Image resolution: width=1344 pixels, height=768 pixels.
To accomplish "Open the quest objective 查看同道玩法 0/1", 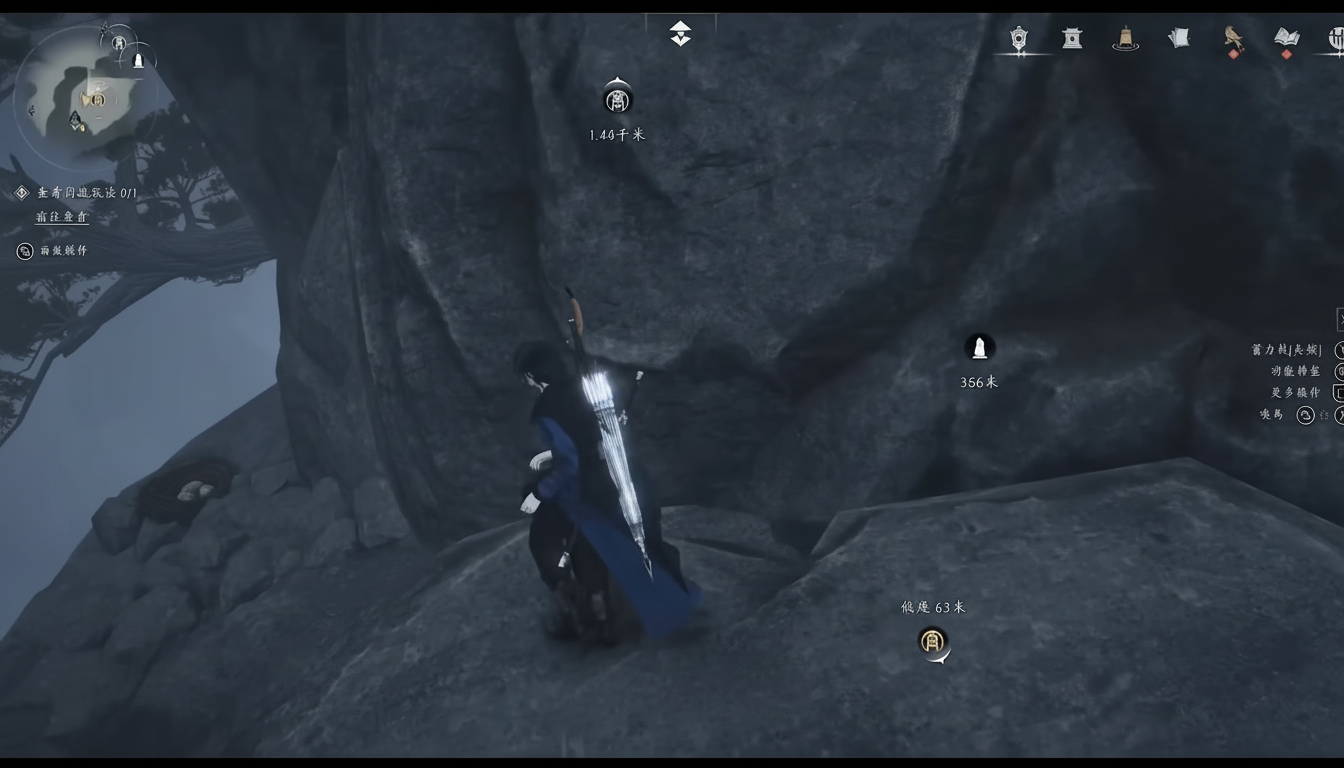I will (x=88, y=194).
